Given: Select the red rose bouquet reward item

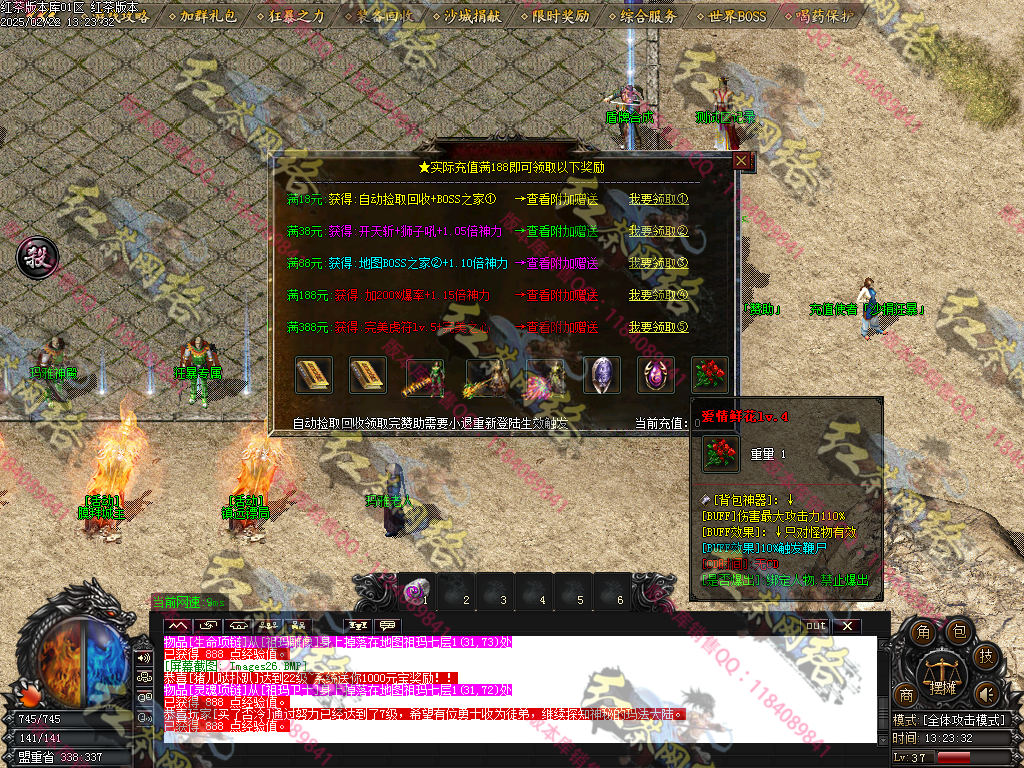Looking at the screenshot, I should 710,375.
